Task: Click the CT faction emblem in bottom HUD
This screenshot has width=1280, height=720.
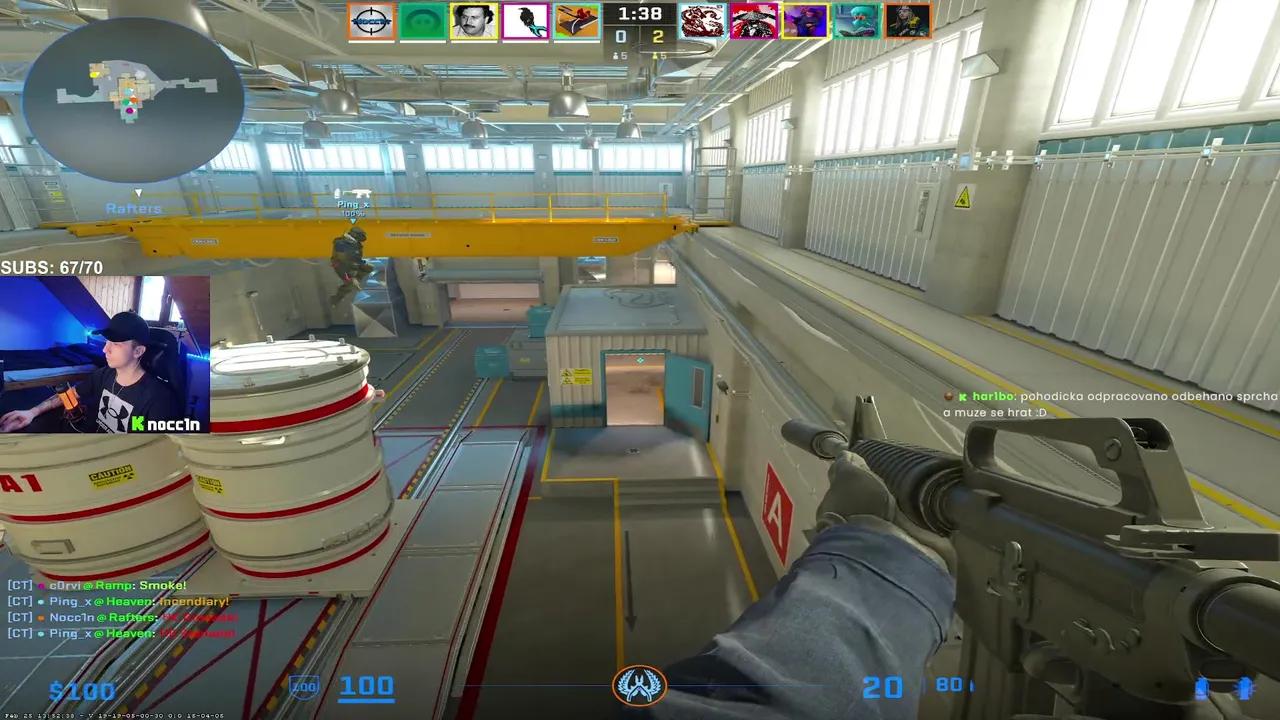Action: coord(639,686)
